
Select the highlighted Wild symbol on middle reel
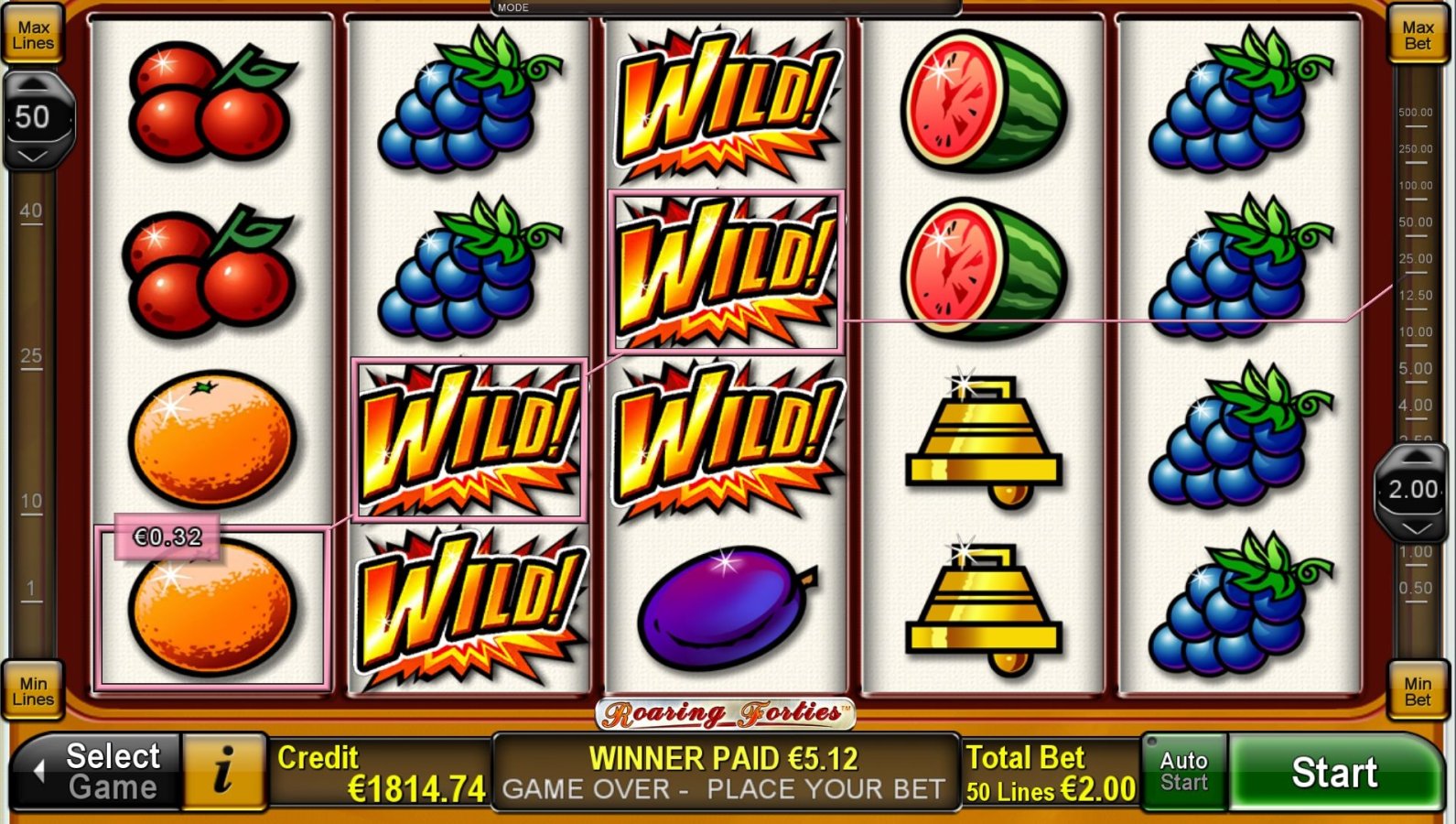[x=726, y=271]
